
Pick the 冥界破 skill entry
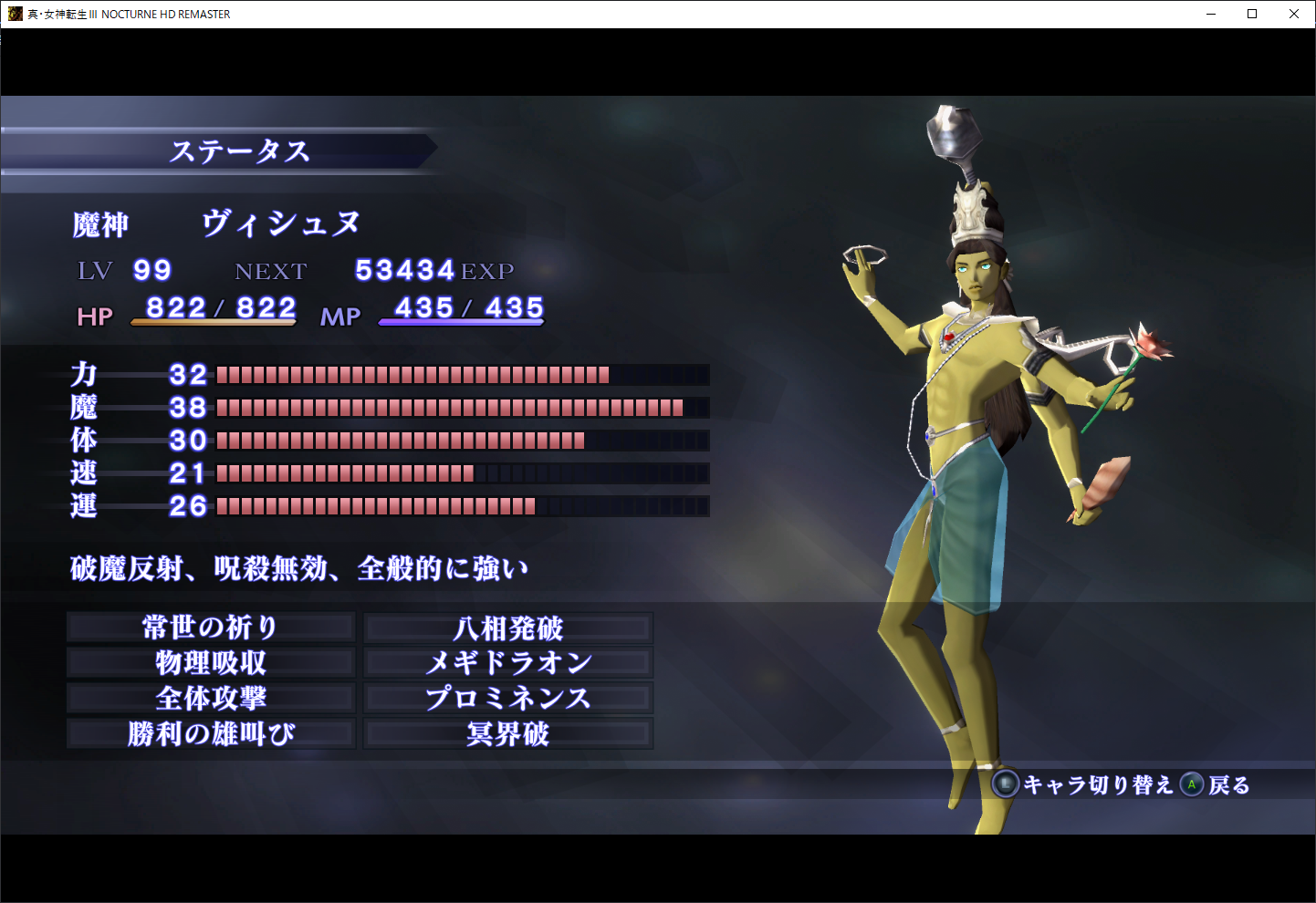508,734
